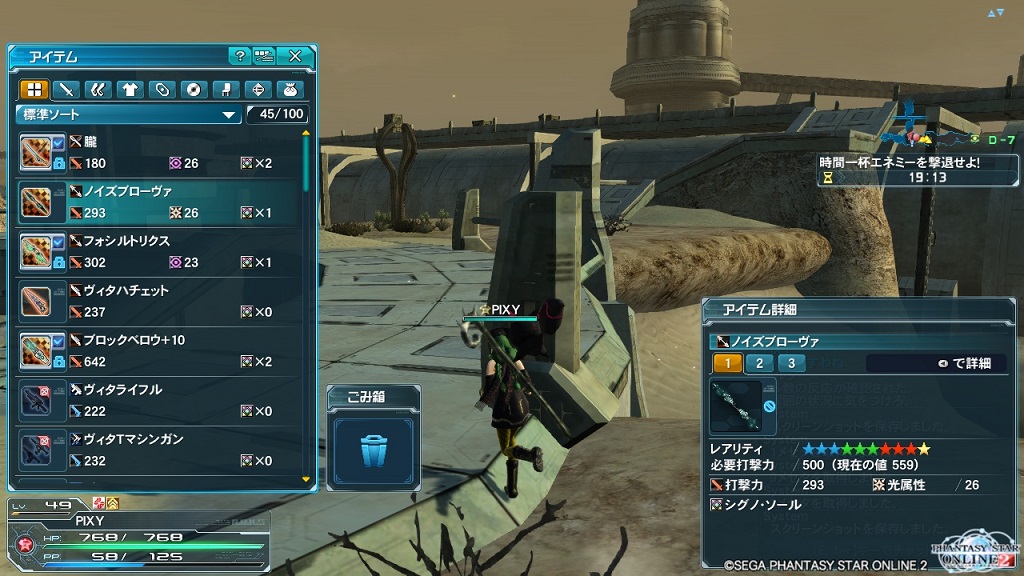Switch to the weapons sword tab
The height and width of the screenshot is (576, 1024).
tap(66, 89)
